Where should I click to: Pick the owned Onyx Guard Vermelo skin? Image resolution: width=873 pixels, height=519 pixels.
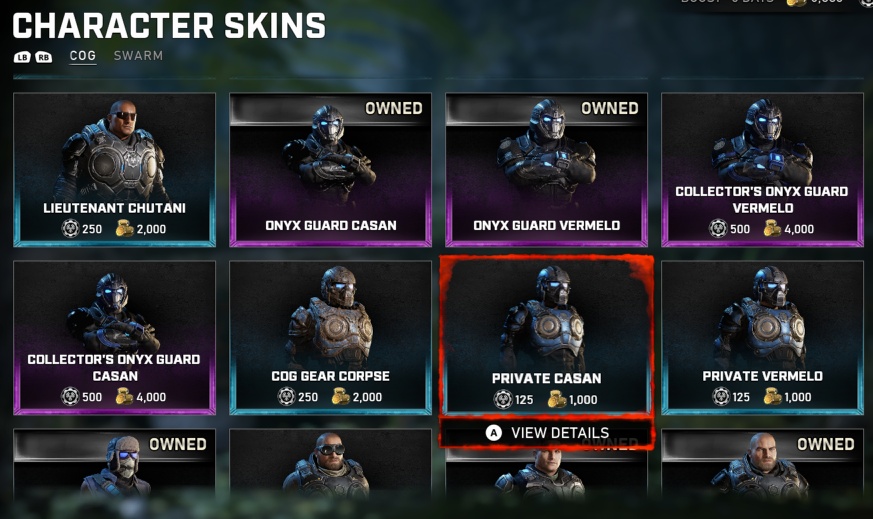pyautogui.click(x=546, y=169)
